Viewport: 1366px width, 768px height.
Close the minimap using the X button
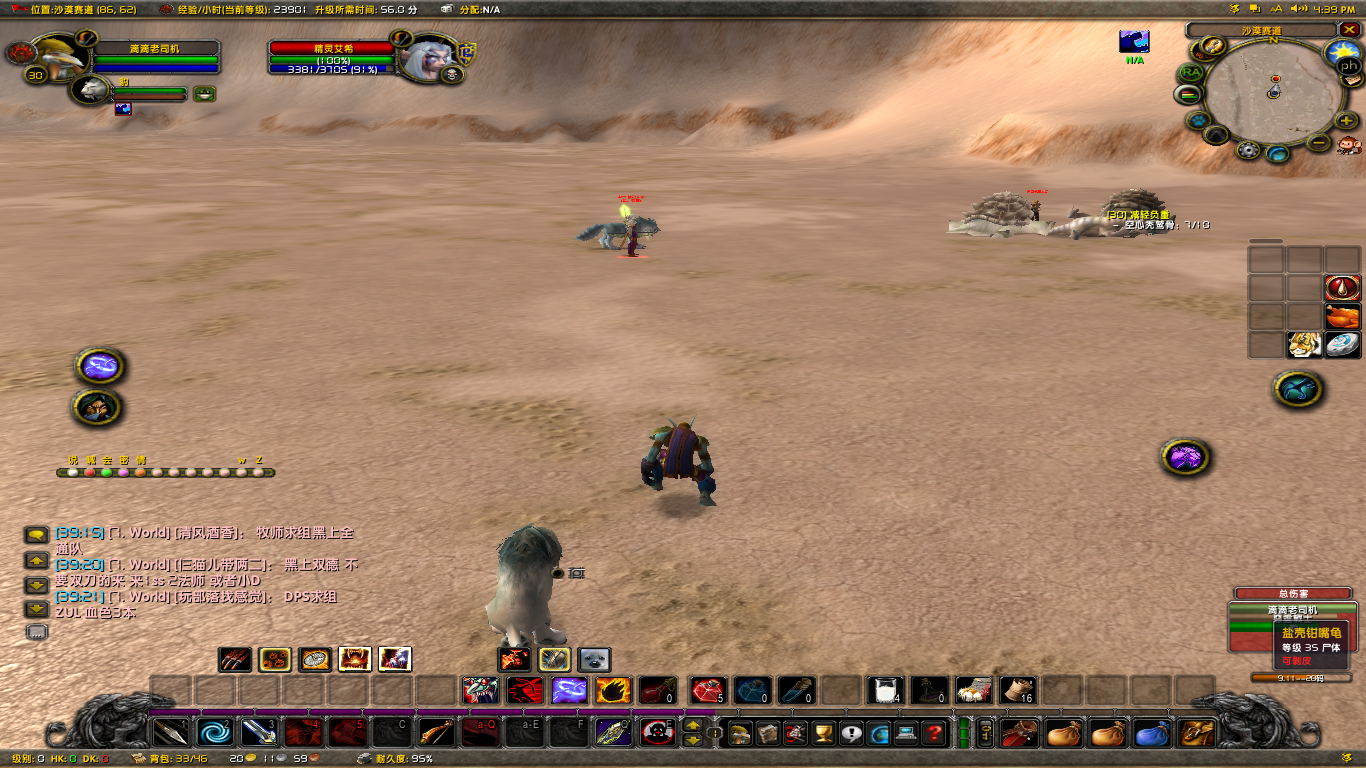1347,30
